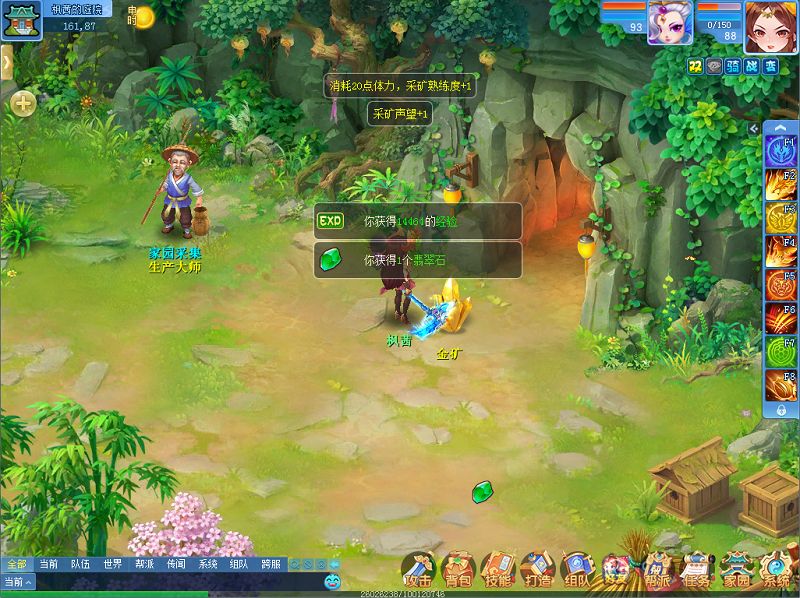Click the 骑 mount button
The height and width of the screenshot is (598, 800).
[x=732, y=66]
